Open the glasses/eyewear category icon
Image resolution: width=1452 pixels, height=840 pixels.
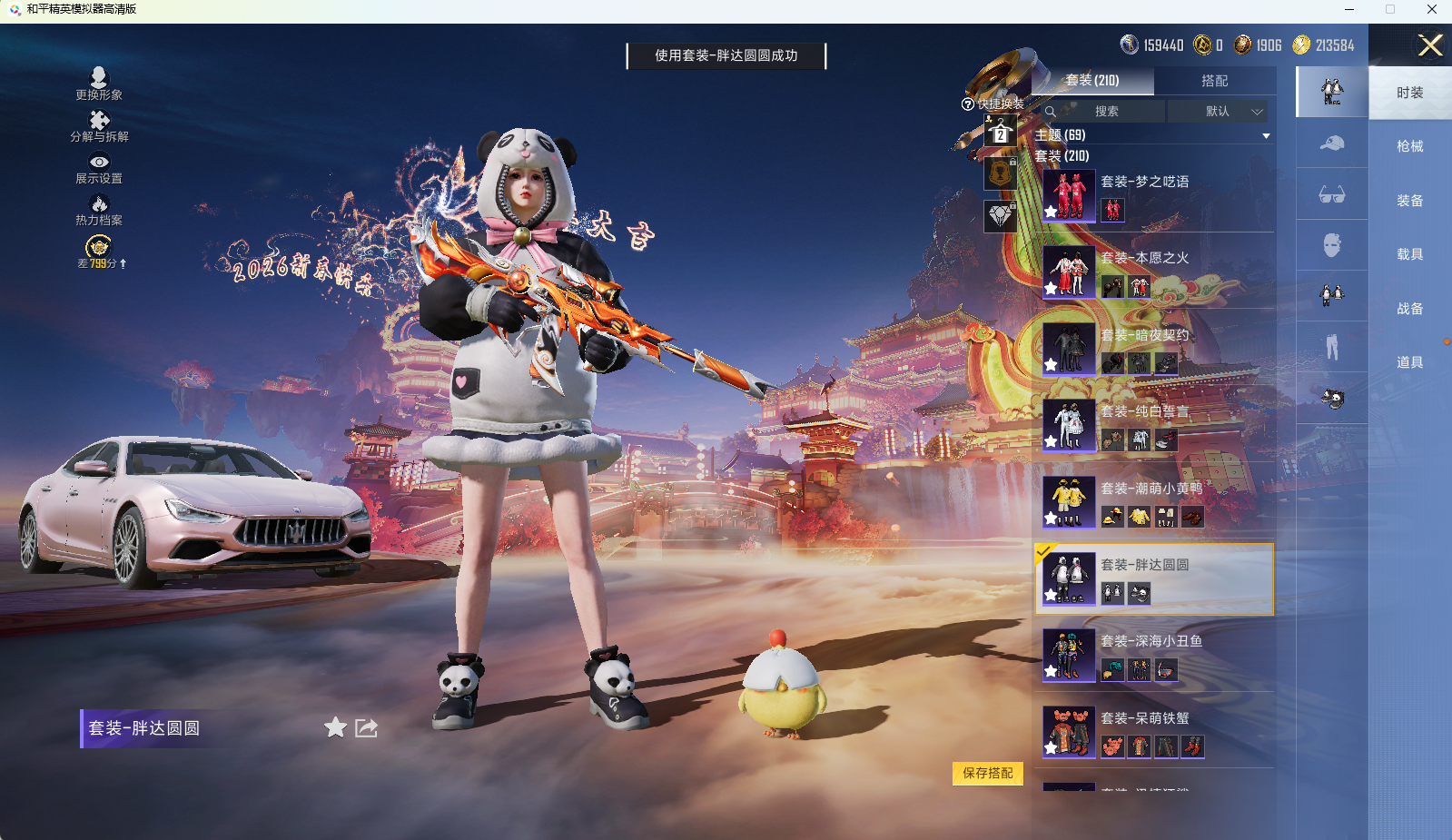click(1331, 195)
